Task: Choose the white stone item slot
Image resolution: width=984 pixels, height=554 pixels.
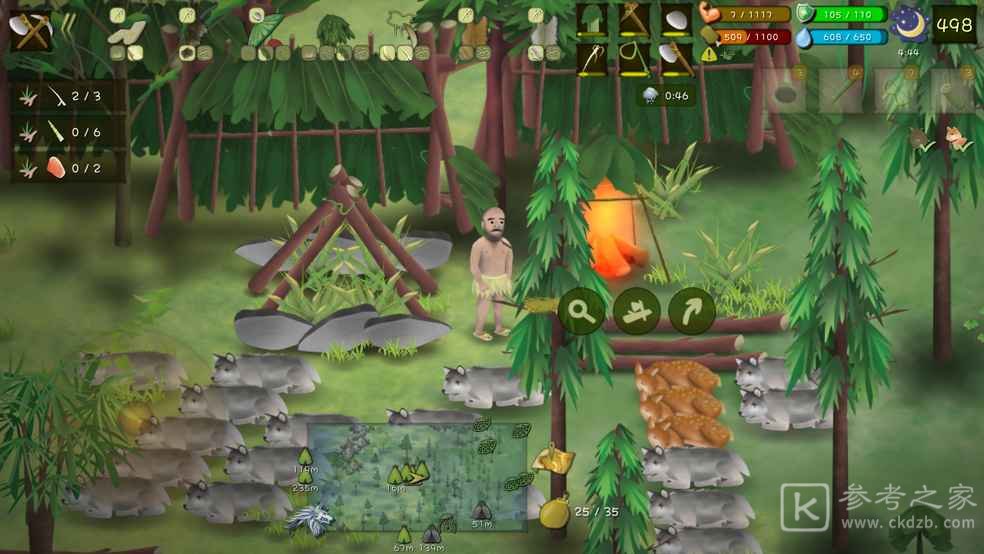Action: pos(675,20)
